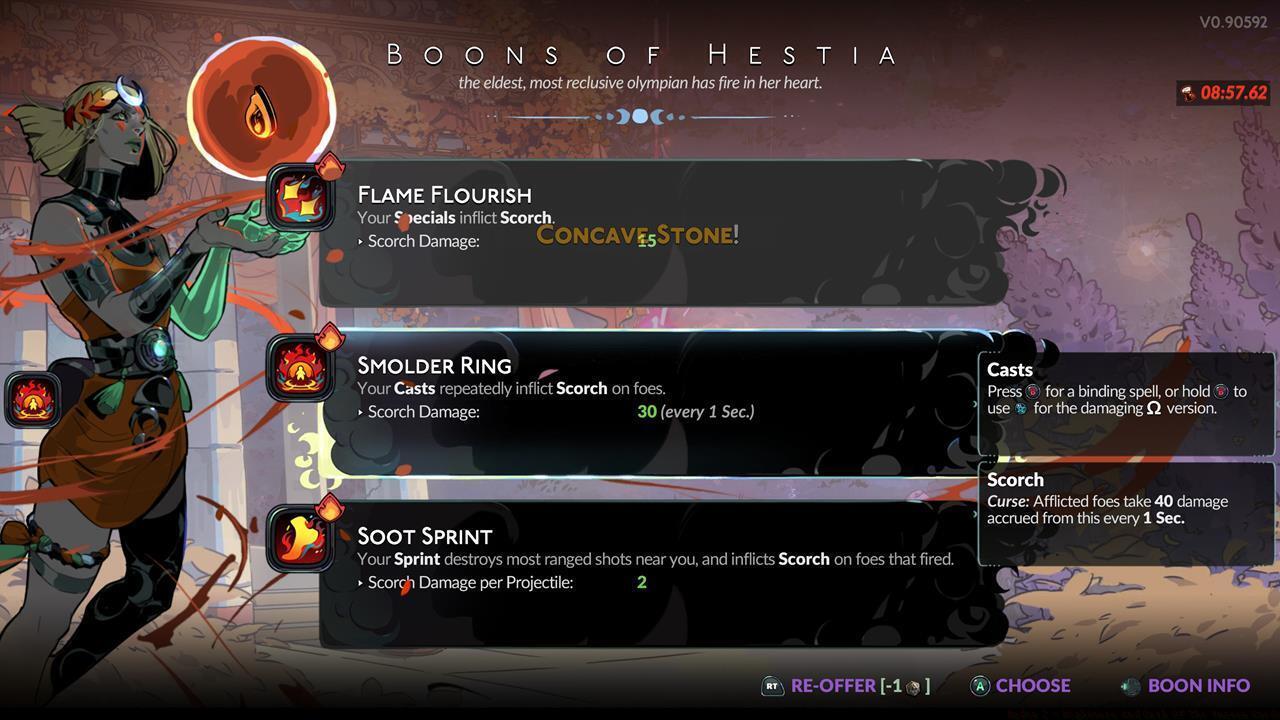Click the Flame Flourish boon icon
The image size is (1280, 720).
point(301,196)
